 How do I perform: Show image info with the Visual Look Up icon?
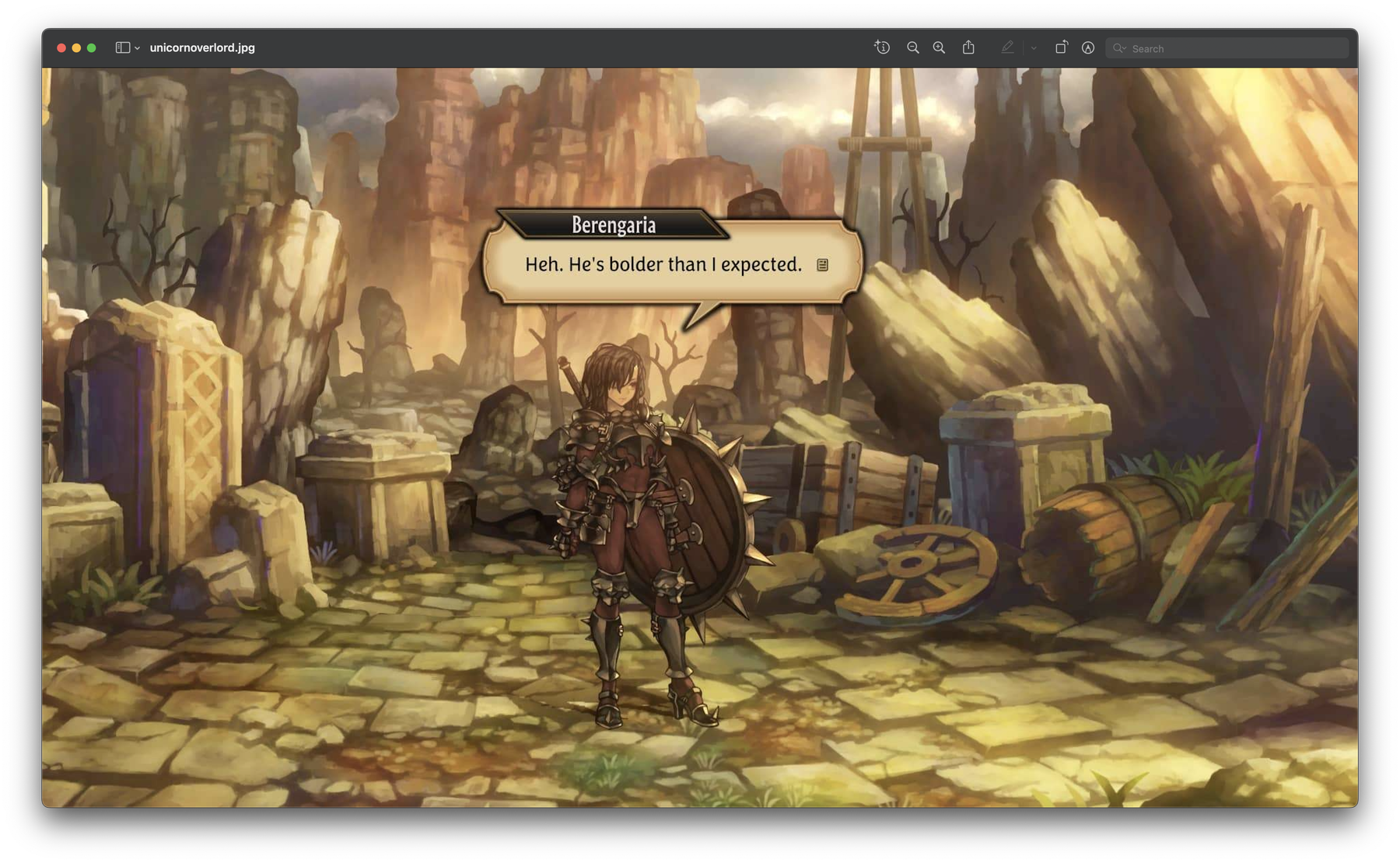coord(883,47)
